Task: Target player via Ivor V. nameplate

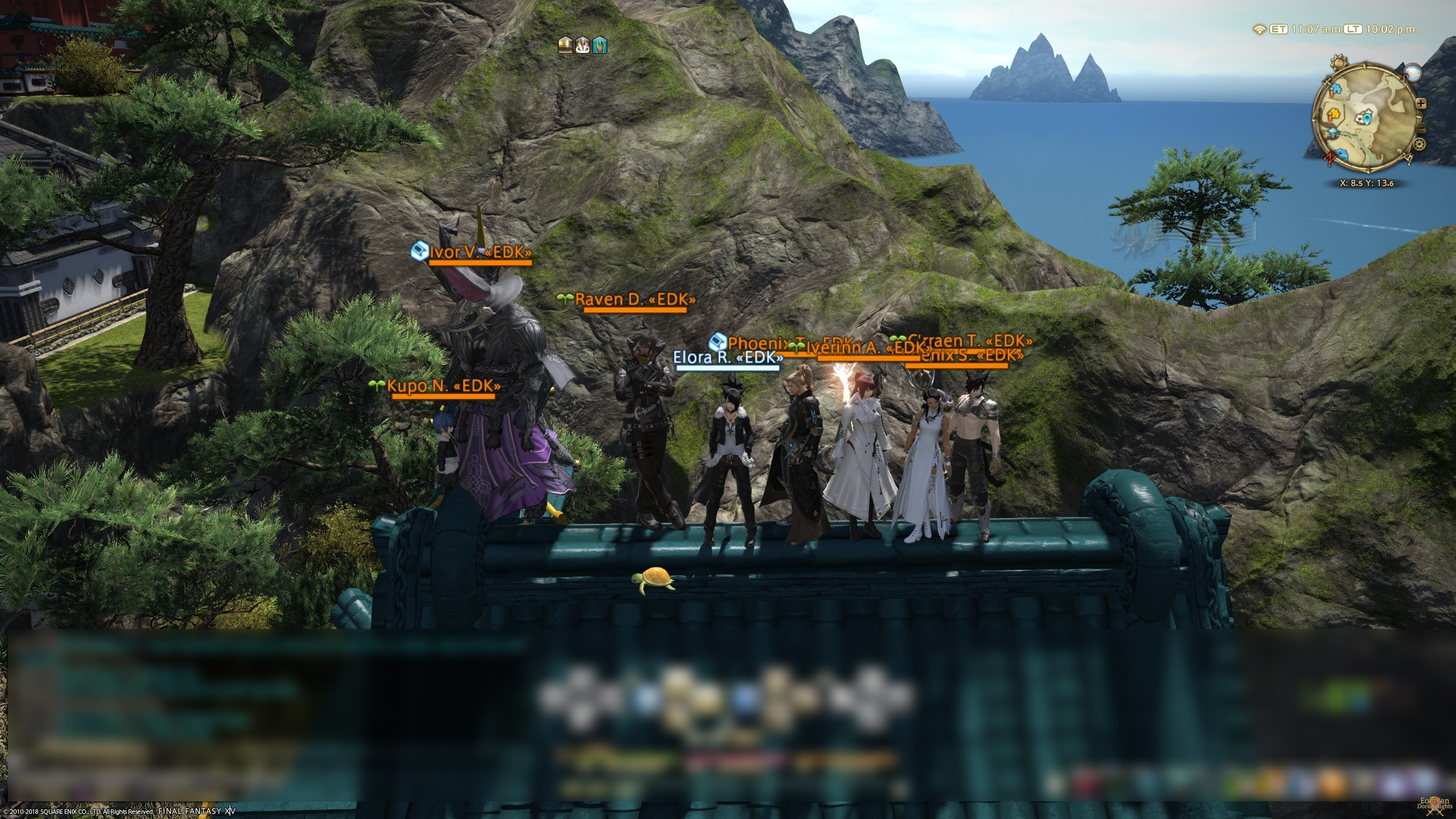Action: point(480,253)
